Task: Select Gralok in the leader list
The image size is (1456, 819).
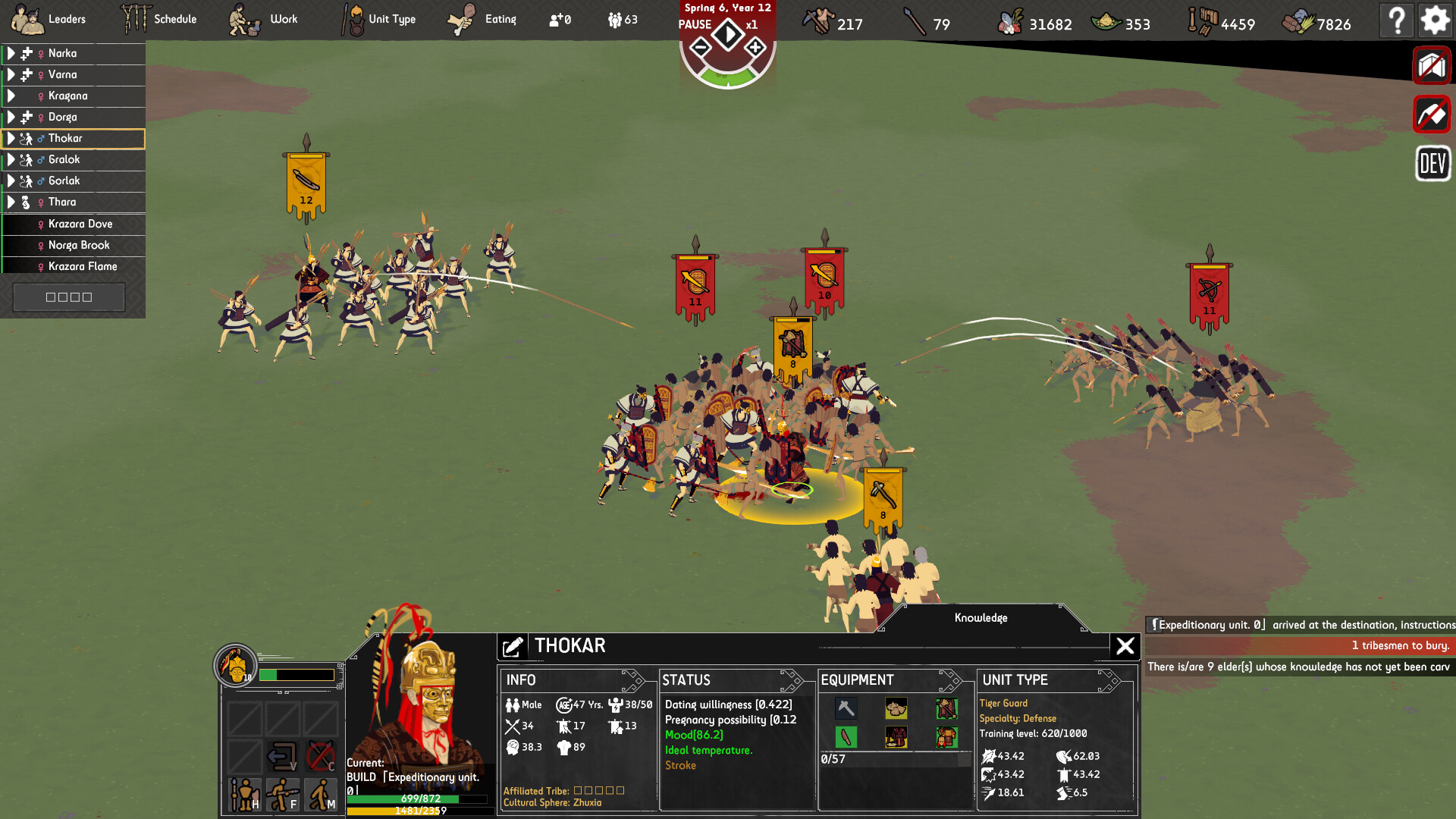Action: [64, 159]
